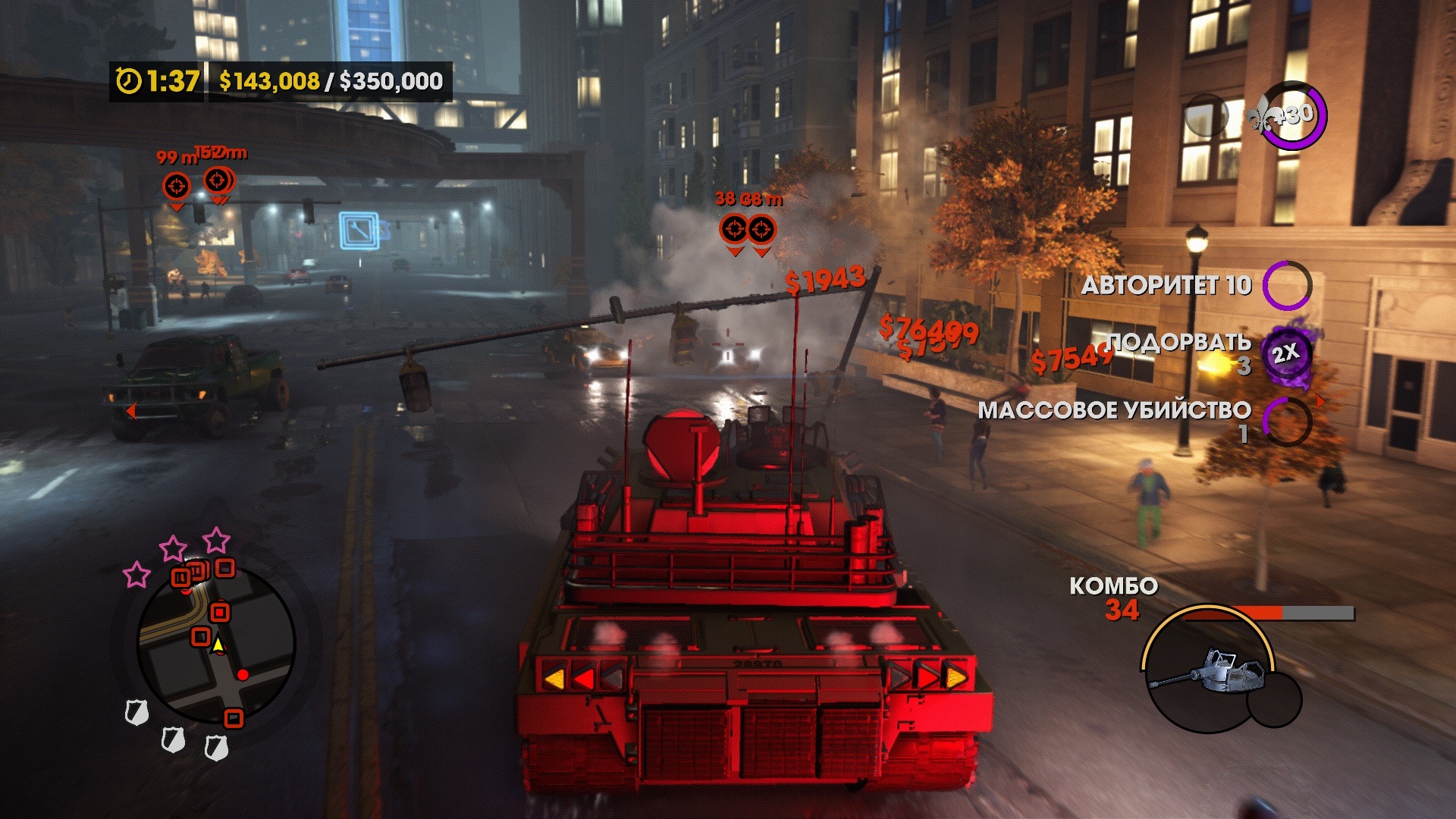
Task: Click the yellow player arrow on minimap
Action: (x=218, y=645)
